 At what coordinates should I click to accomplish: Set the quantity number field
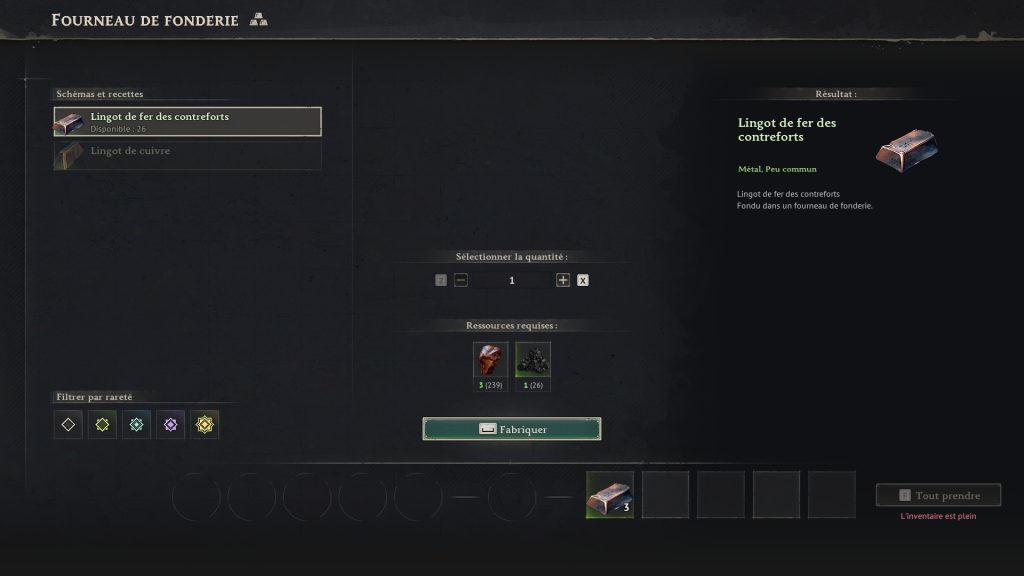512,280
